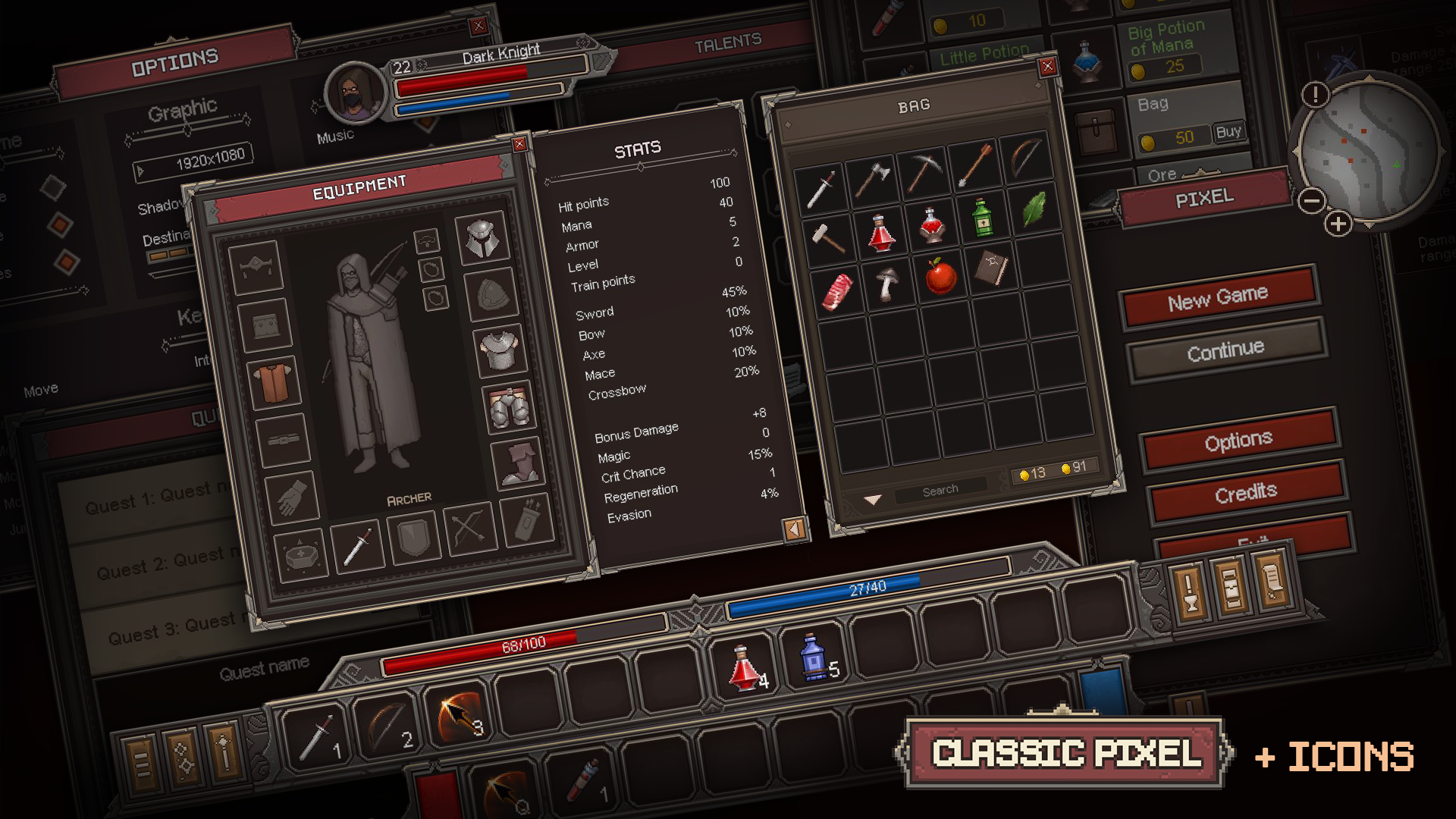The width and height of the screenshot is (1456, 819).
Task: Switch to the Talents panel
Action: click(730, 42)
